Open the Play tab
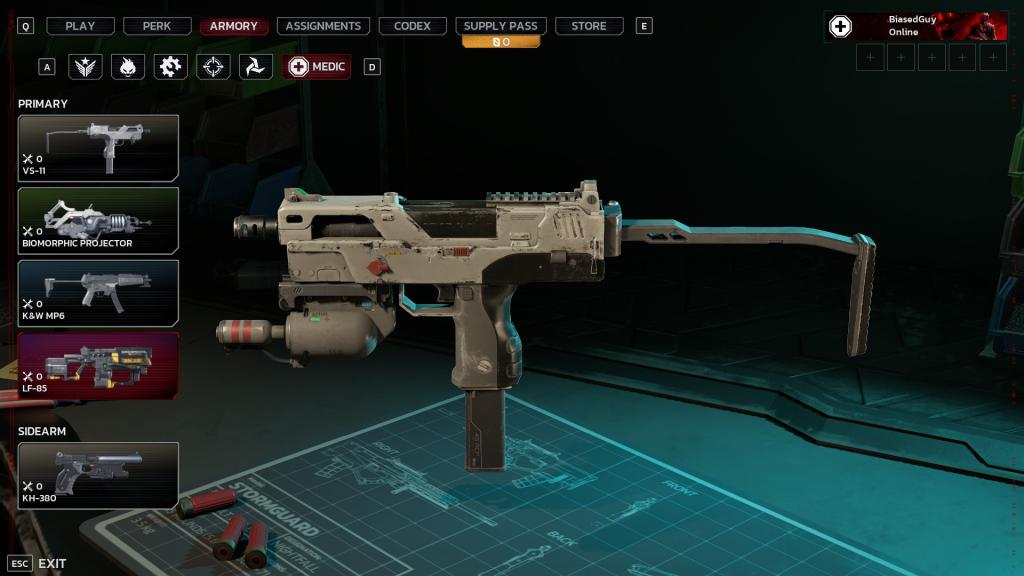1024x576 pixels. pyautogui.click(x=80, y=26)
